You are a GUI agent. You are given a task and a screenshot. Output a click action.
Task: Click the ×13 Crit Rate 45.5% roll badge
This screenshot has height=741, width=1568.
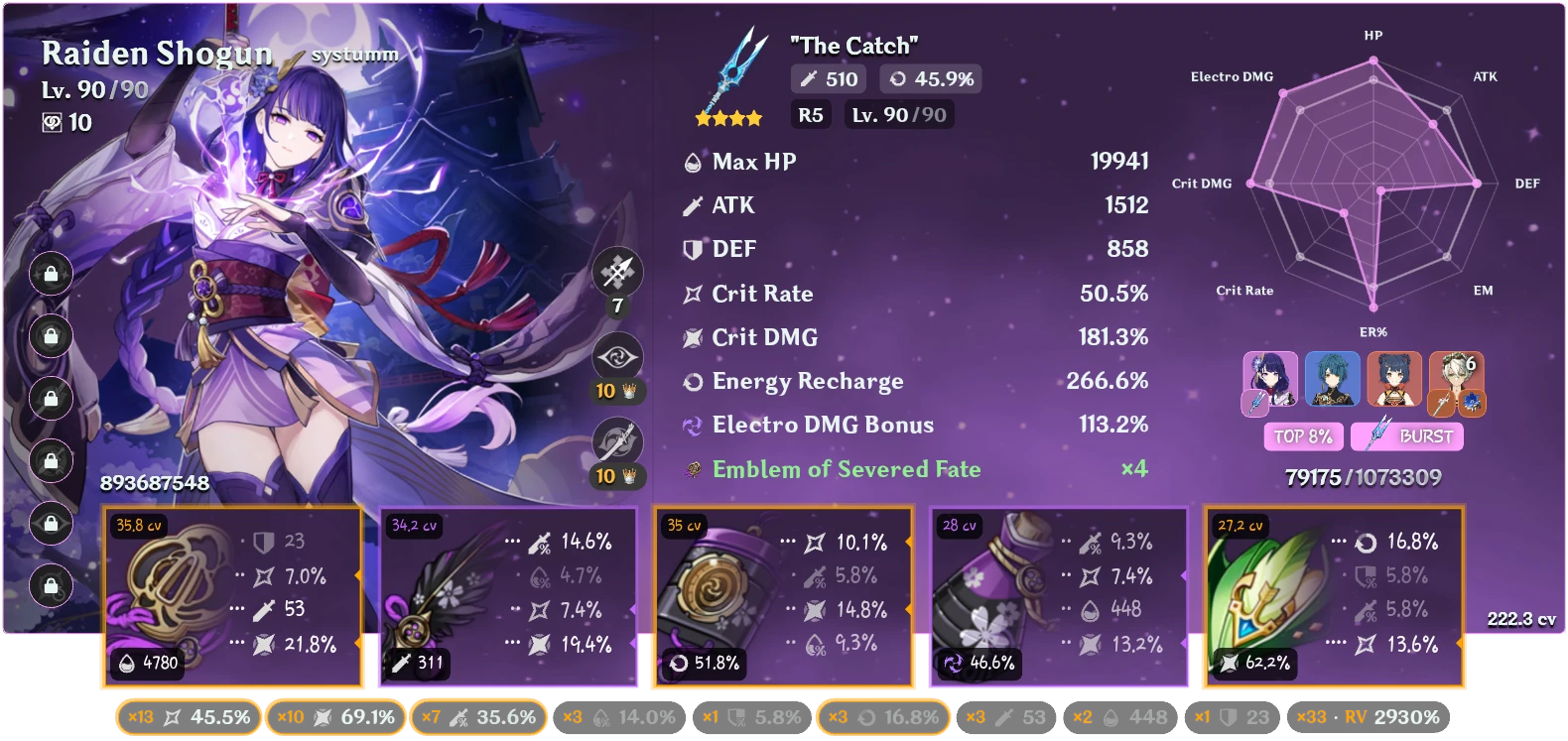click(187, 716)
